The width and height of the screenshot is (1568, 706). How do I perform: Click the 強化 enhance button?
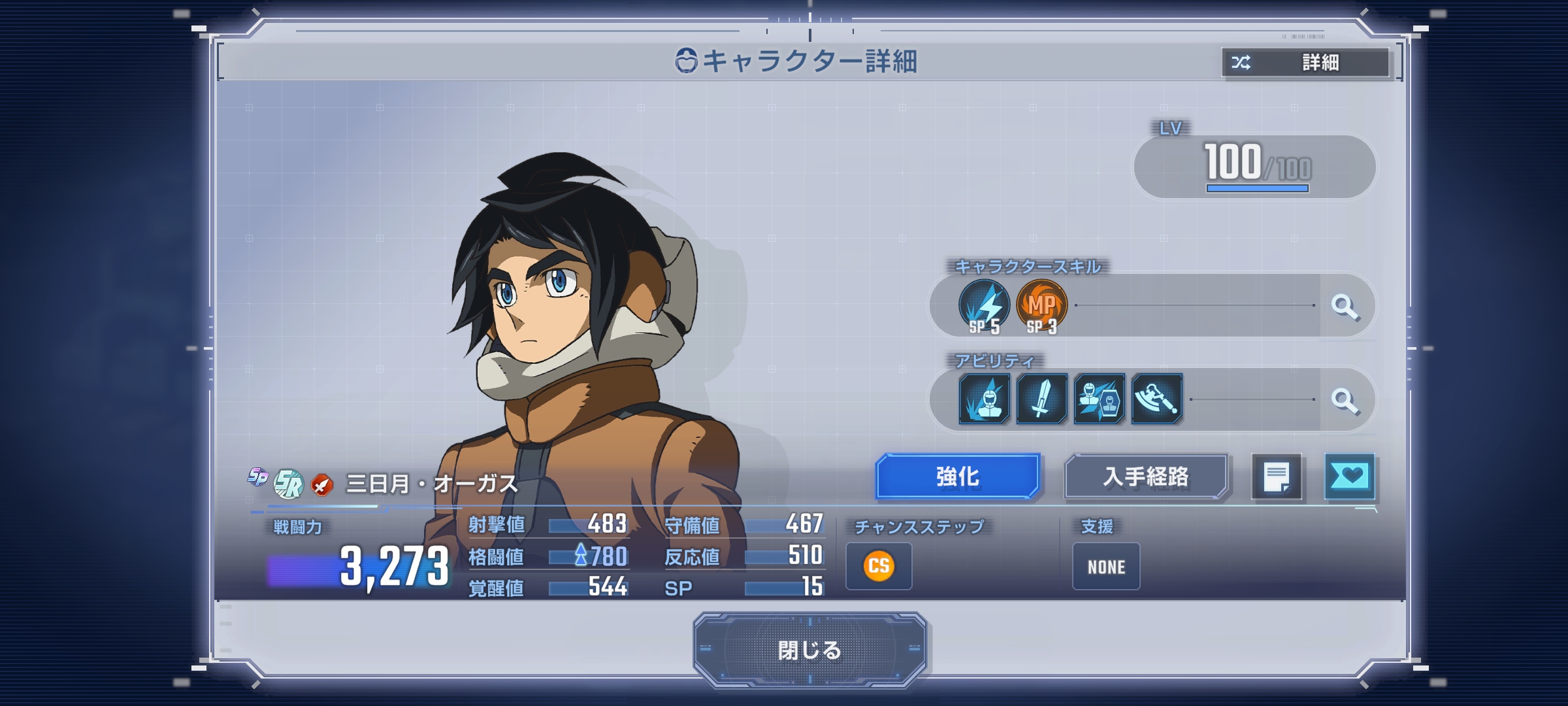957,477
